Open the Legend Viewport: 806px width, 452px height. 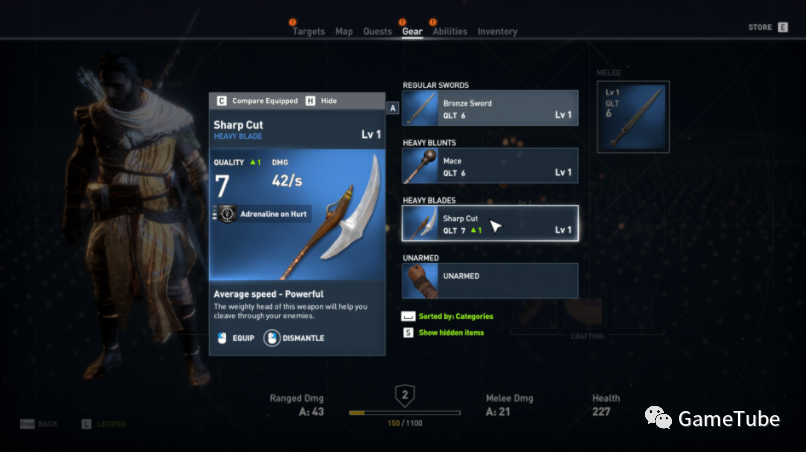(104, 424)
